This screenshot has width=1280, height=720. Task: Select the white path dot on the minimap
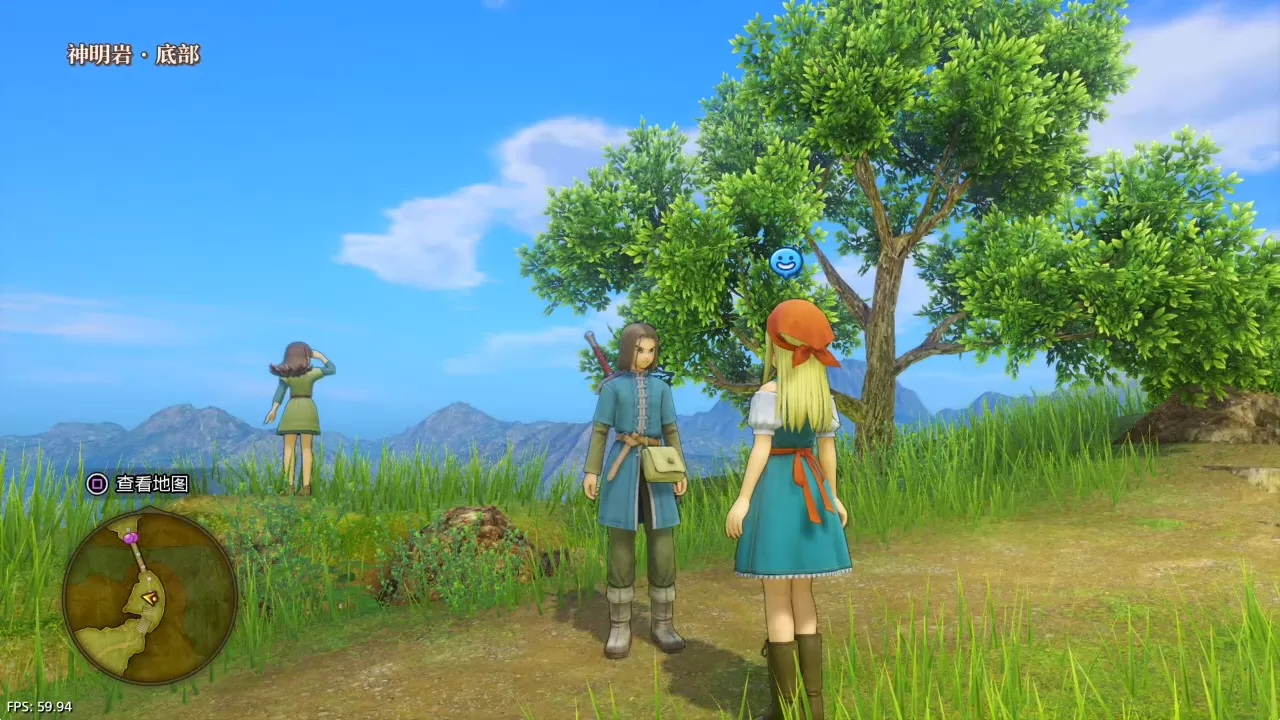click(148, 578)
